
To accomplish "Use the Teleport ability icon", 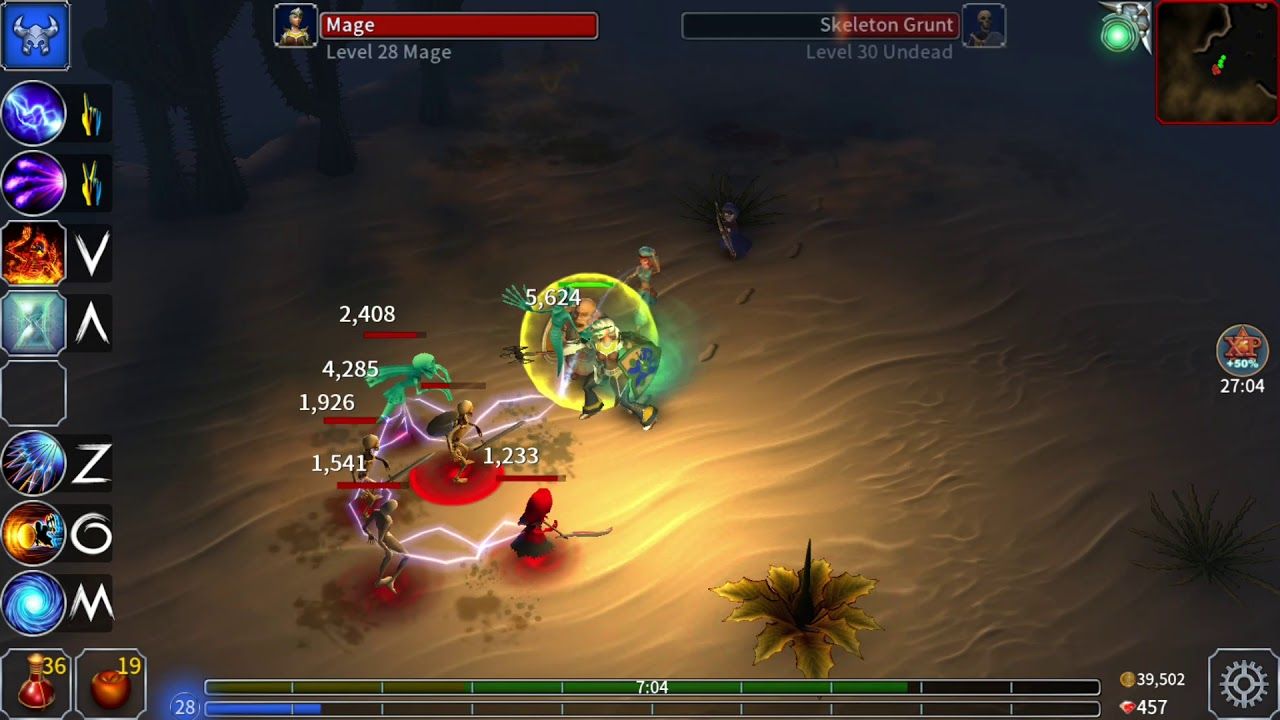I will (36, 322).
